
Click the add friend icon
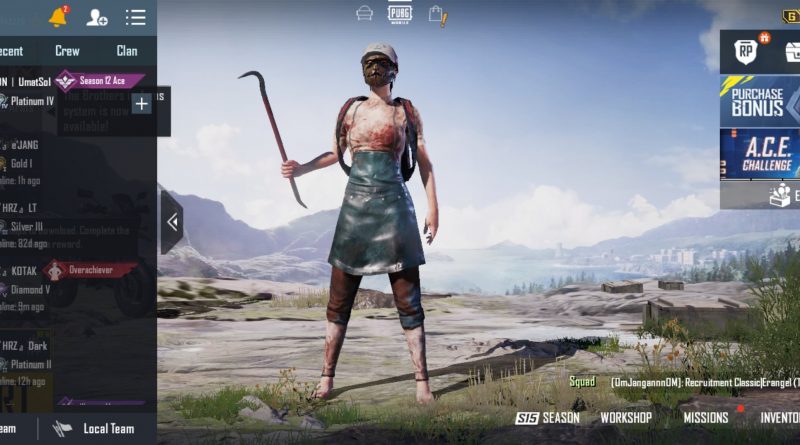[x=97, y=17]
